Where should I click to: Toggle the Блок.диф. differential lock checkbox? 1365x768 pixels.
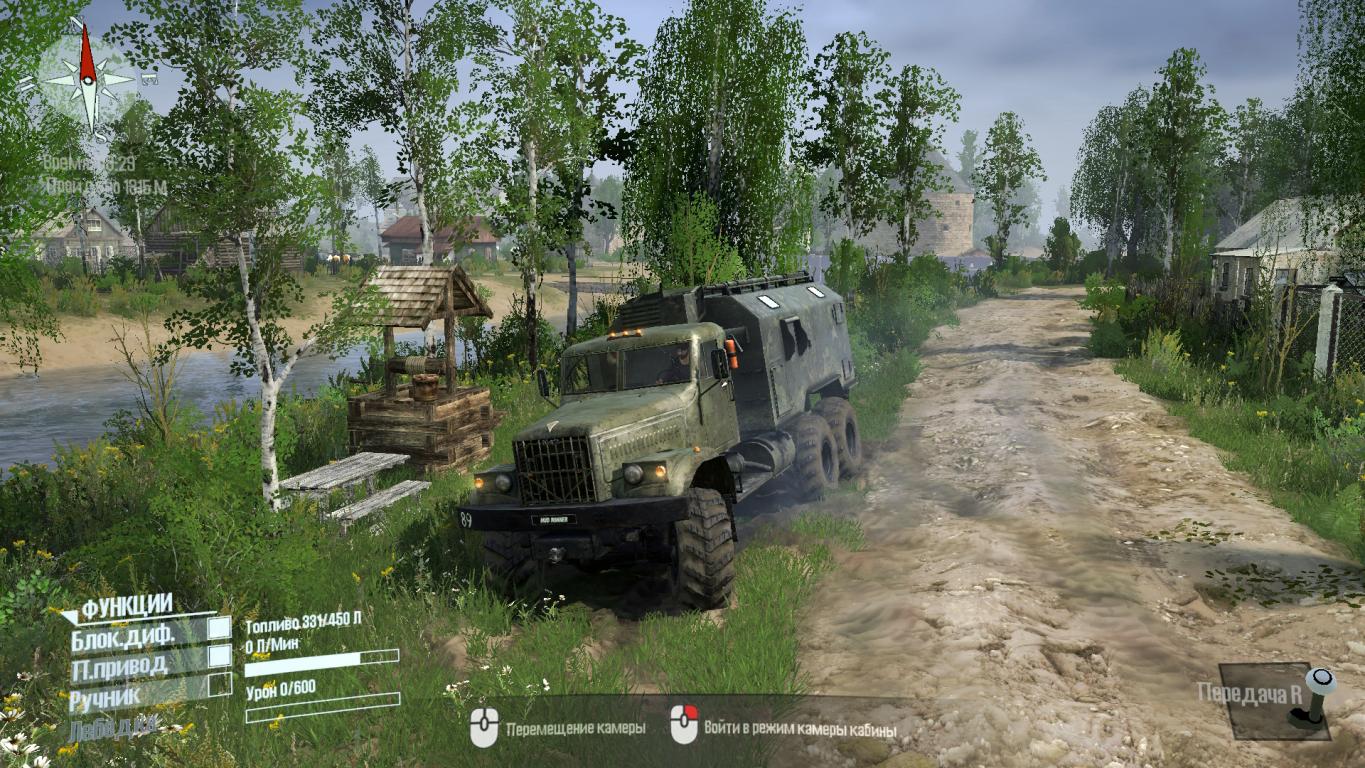click(x=219, y=629)
